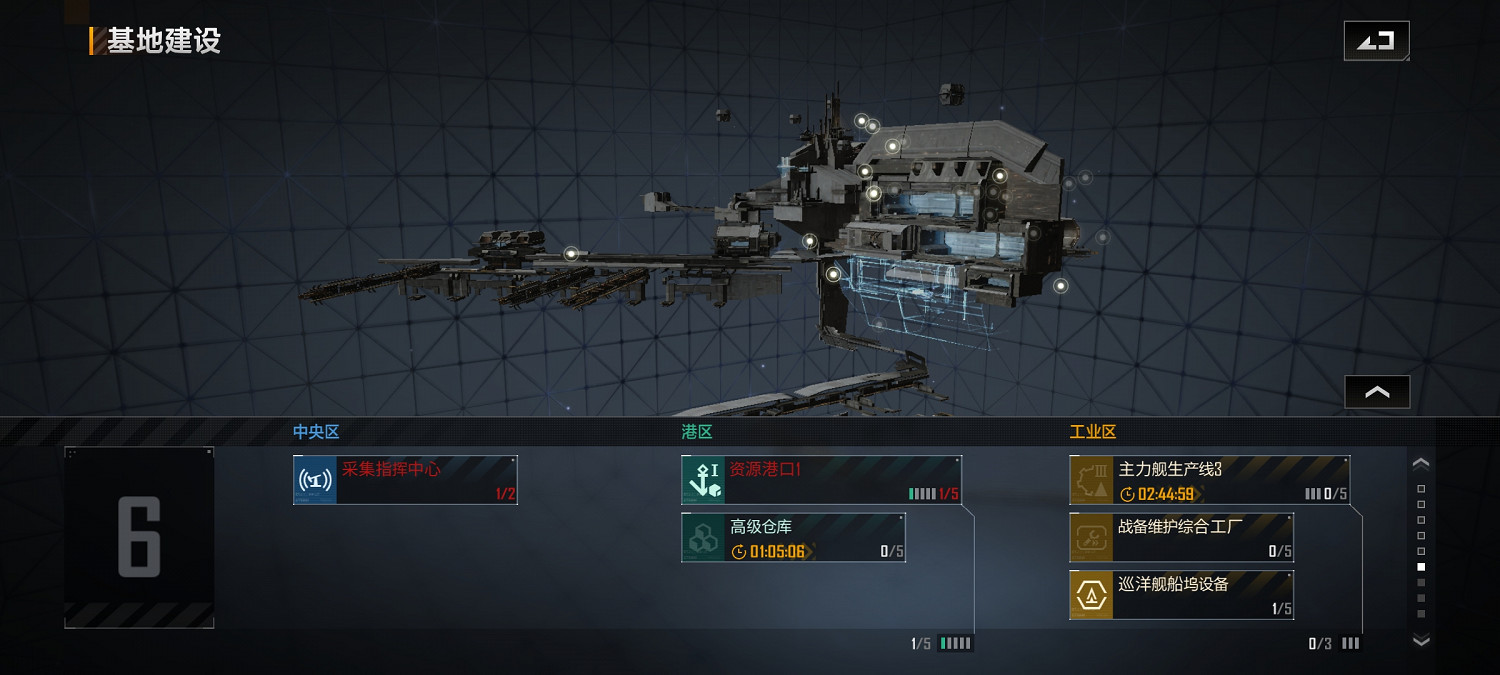Screen dimensions: 1500x675
Task: Open 战备维护综合工厂 building entry
Action: pyautogui.click(x=1181, y=538)
